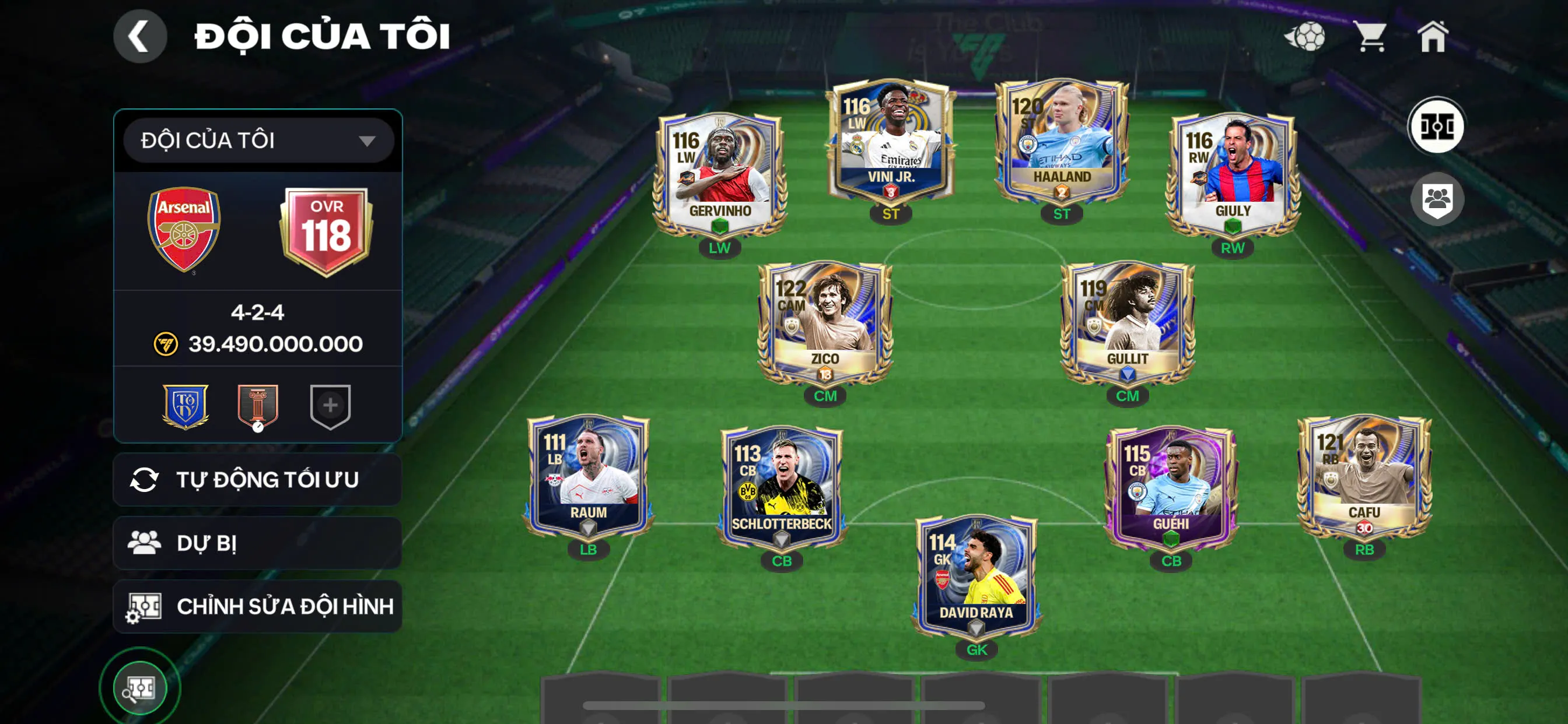This screenshot has height=724, width=1568.
Task: Go back using the arrow button
Action: coord(139,37)
